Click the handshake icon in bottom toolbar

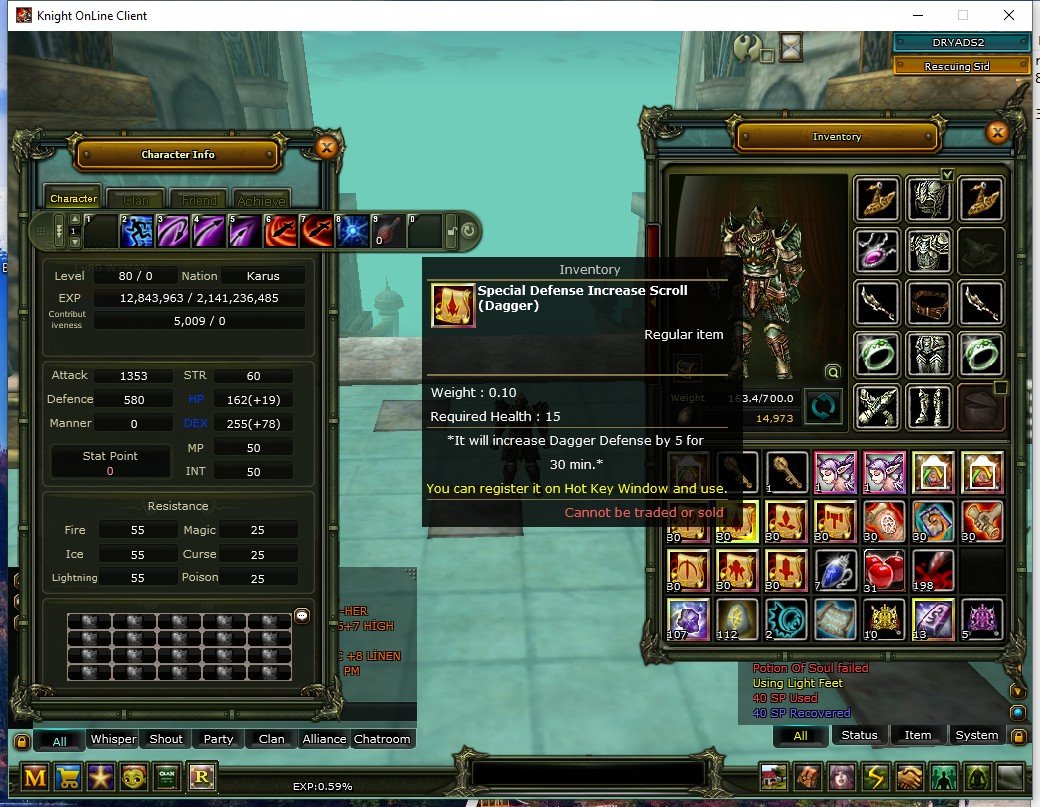pos(909,777)
